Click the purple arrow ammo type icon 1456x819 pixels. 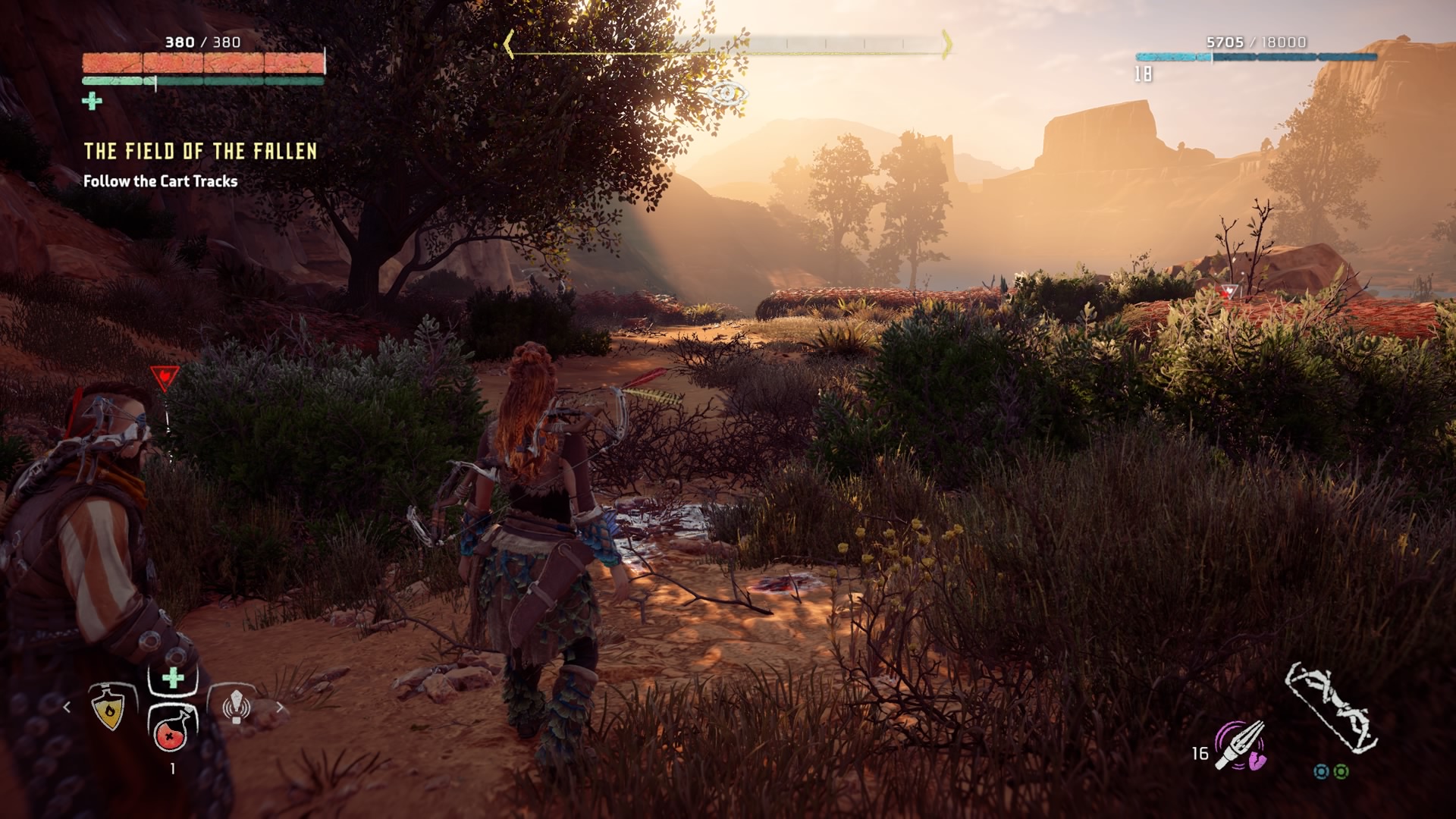1239,745
